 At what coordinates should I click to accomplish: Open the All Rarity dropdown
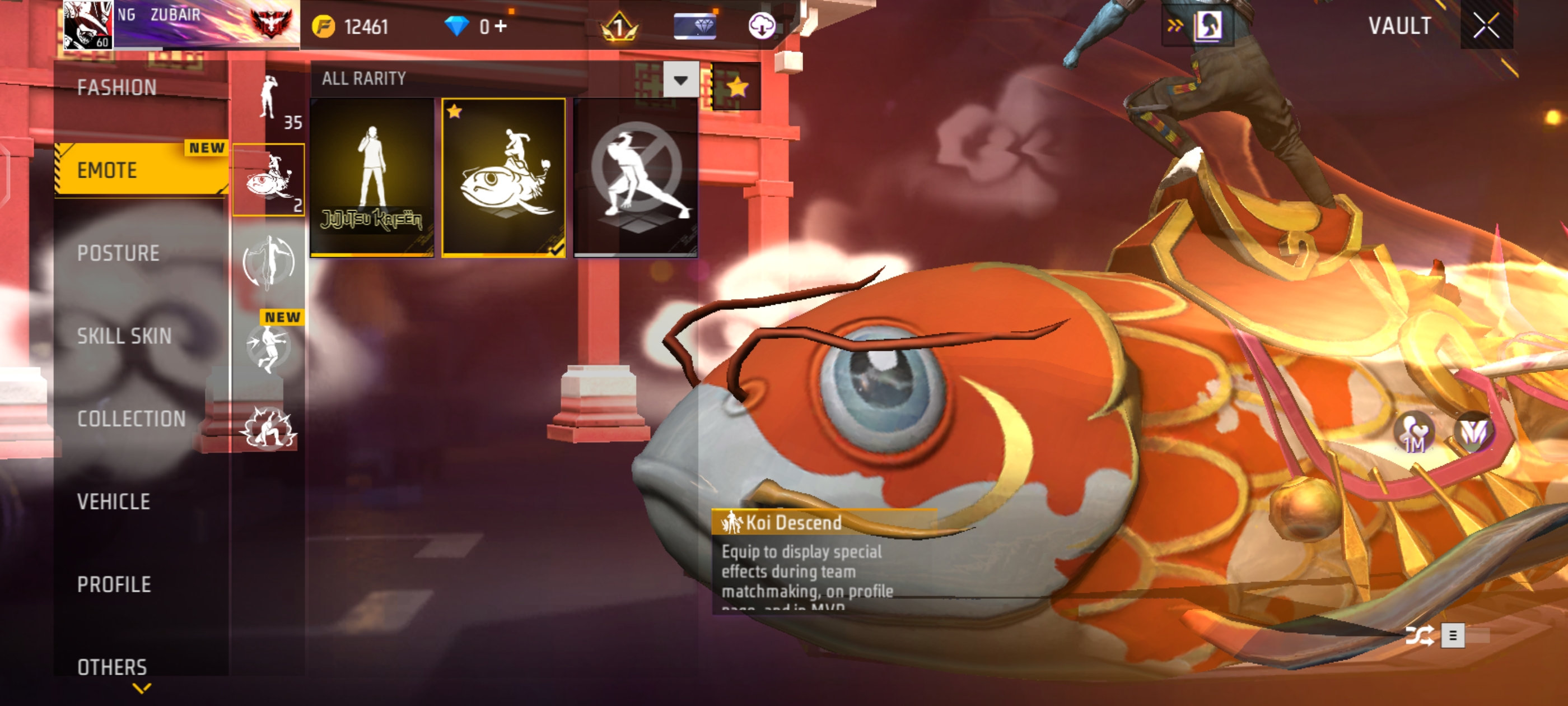click(680, 80)
